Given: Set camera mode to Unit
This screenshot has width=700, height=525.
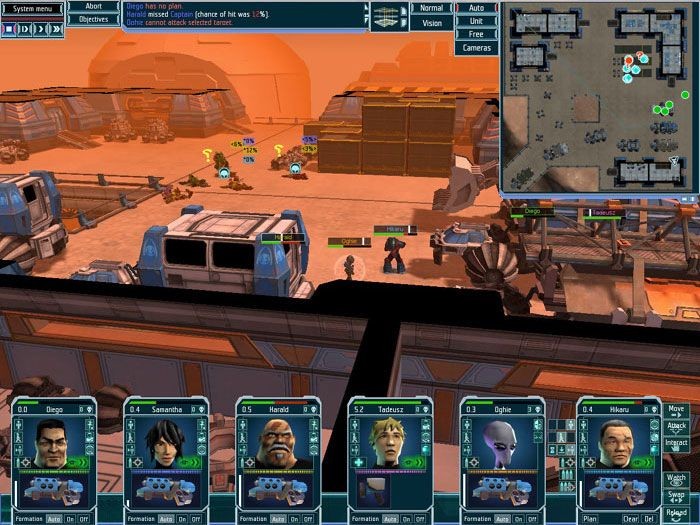Looking at the screenshot, I should click(x=476, y=21).
